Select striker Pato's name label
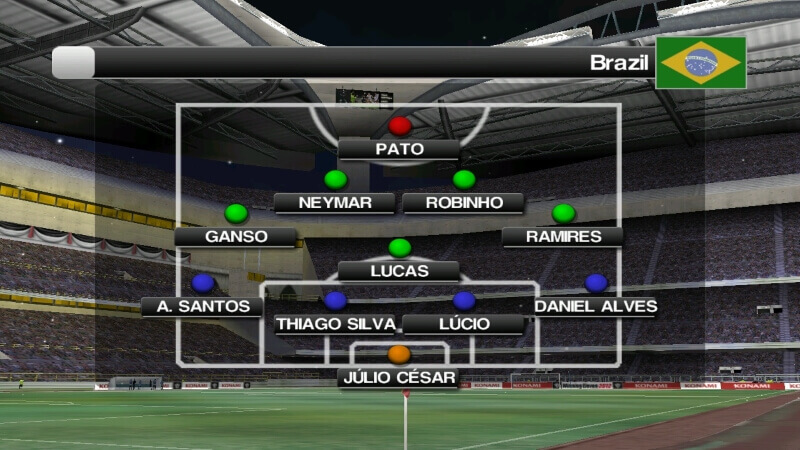The height and width of the screenshot is (450, 800). 399,150
